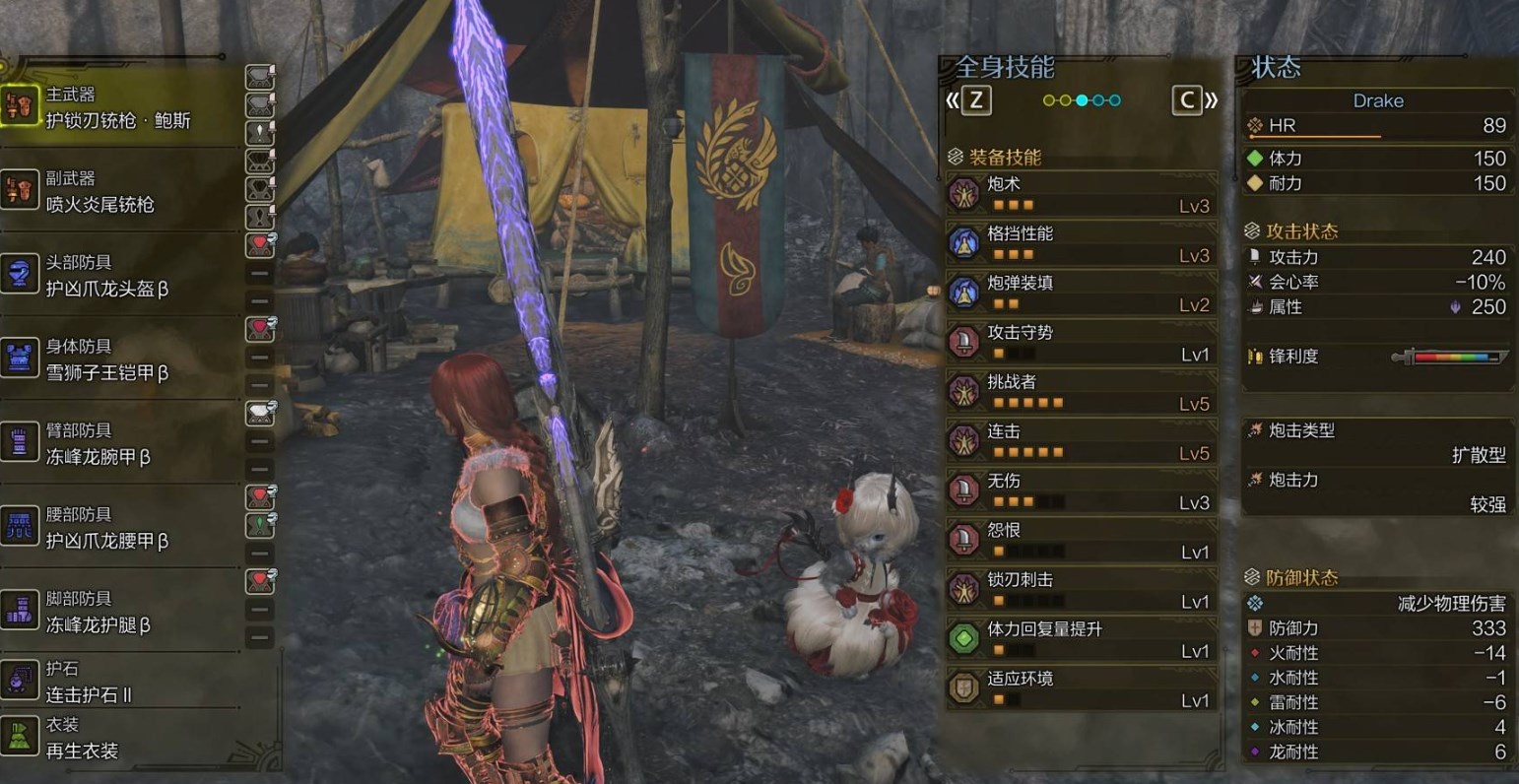
Task: Select the 攻击守势 skill entry
Action: point(1081,342)
